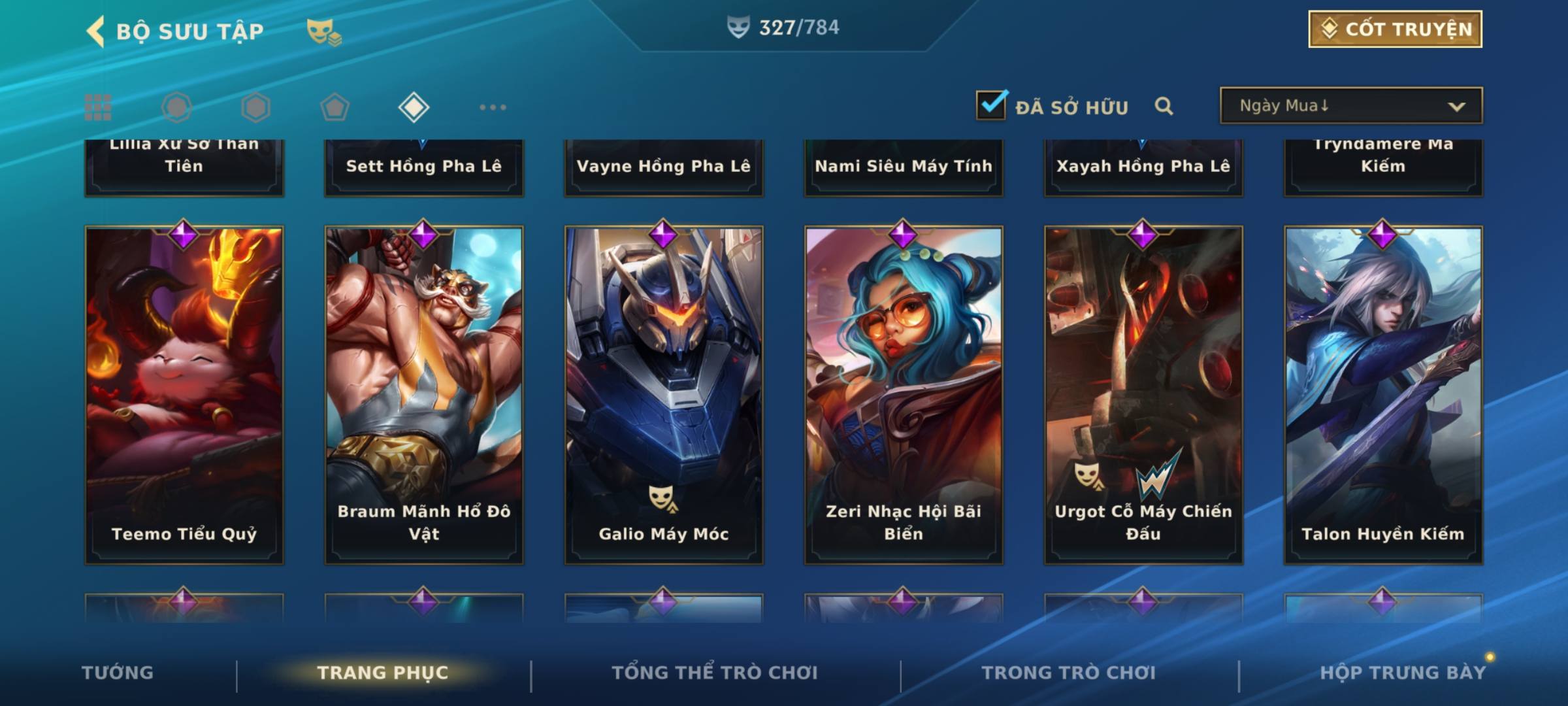Show all skins with grid filter

point(98,107)
